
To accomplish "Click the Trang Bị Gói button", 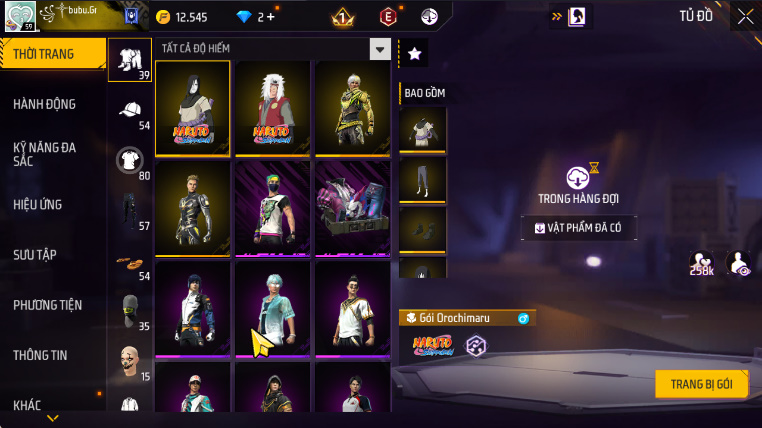I will point(702,384).
